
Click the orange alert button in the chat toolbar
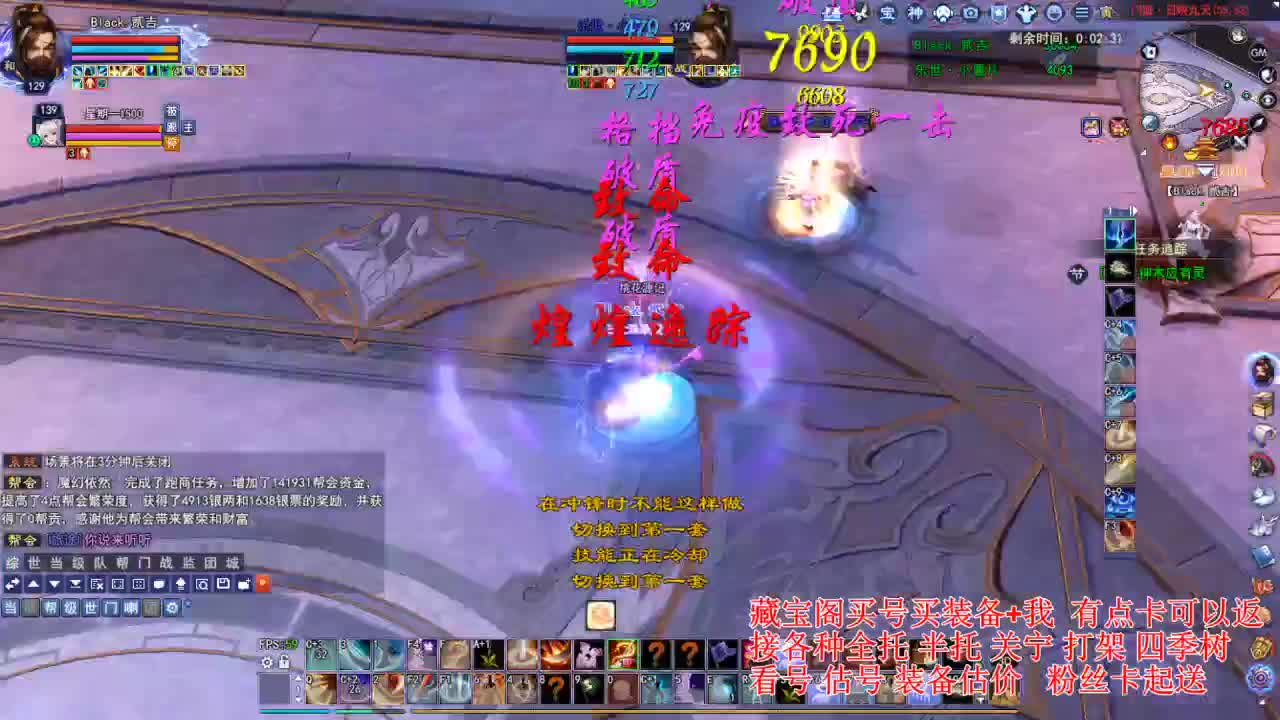(264, 583)
